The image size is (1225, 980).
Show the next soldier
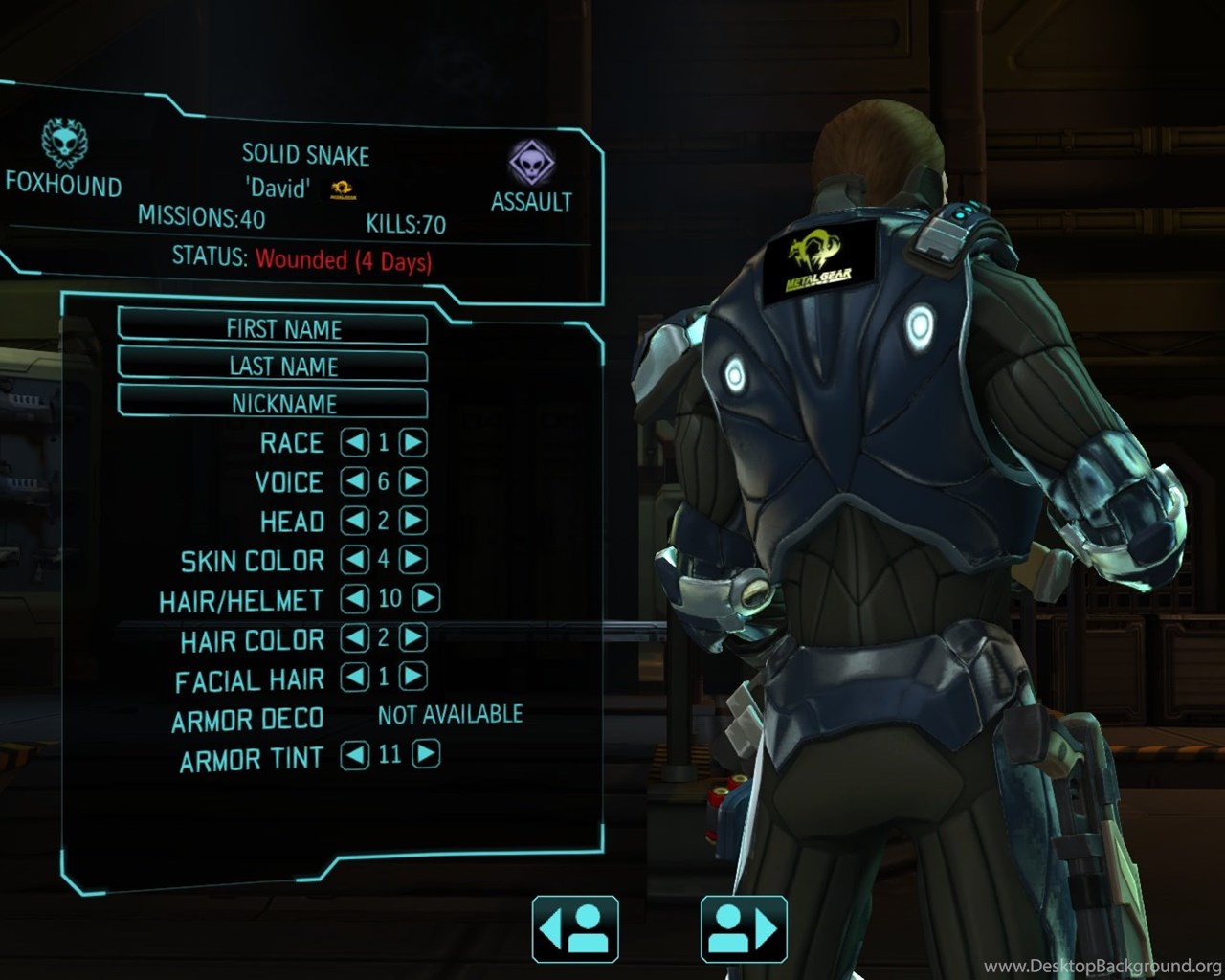coord(744,928)
